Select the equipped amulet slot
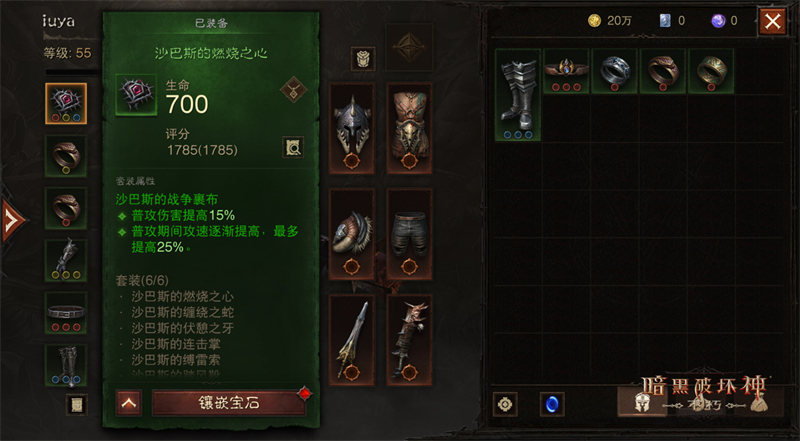800x441 pixels. click(66, 103)
